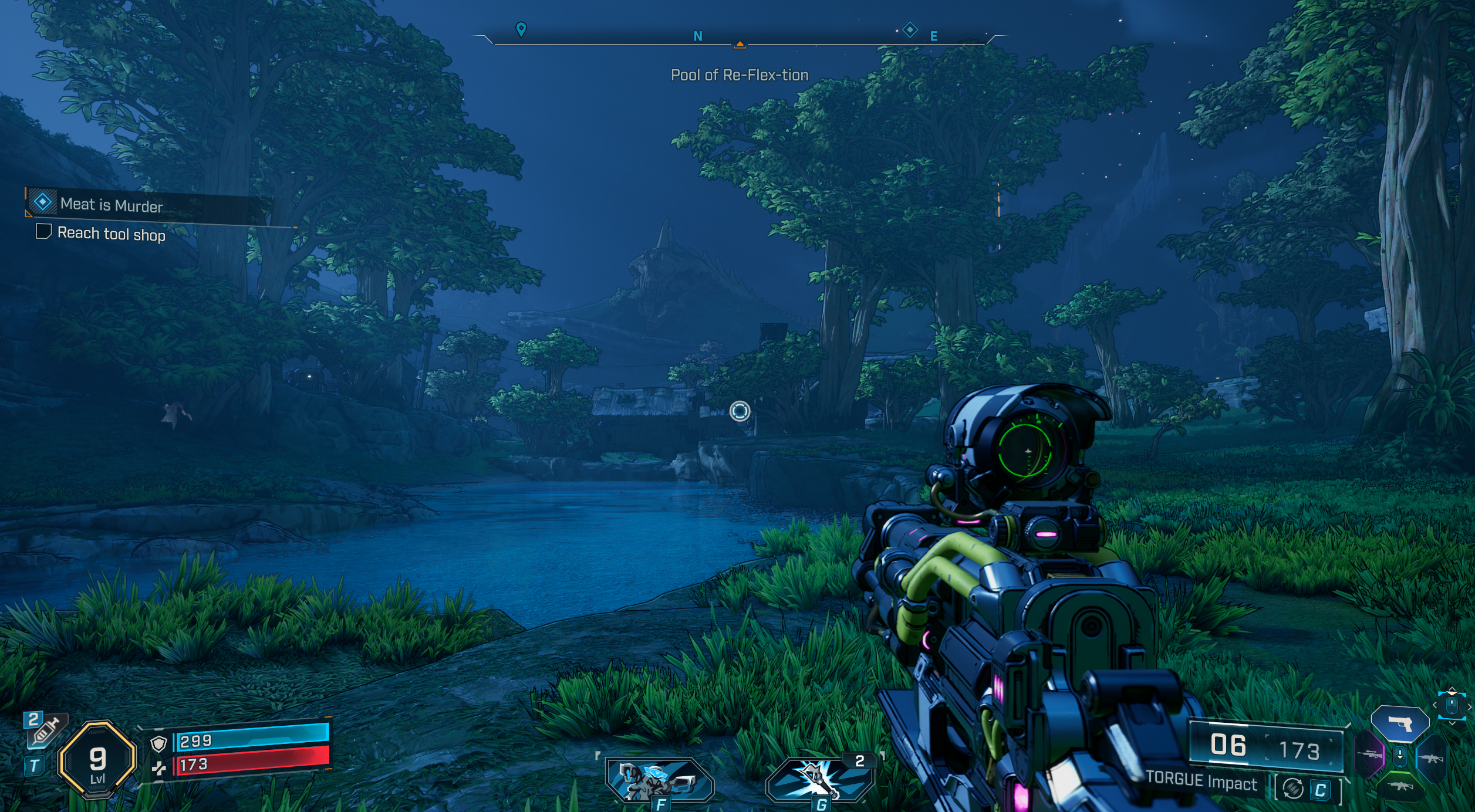This screenshot has height=812, width=1475.
Task: Click the compass quest diamond marker
Action: [910, 29]
